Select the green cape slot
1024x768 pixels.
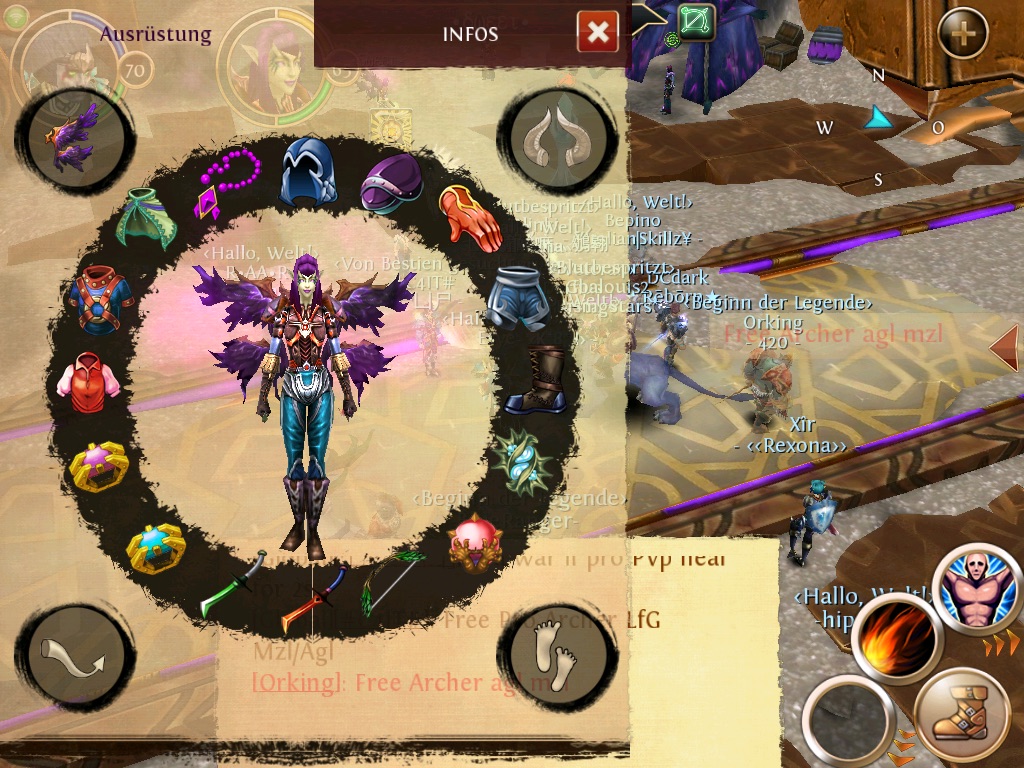coord(146,218)
